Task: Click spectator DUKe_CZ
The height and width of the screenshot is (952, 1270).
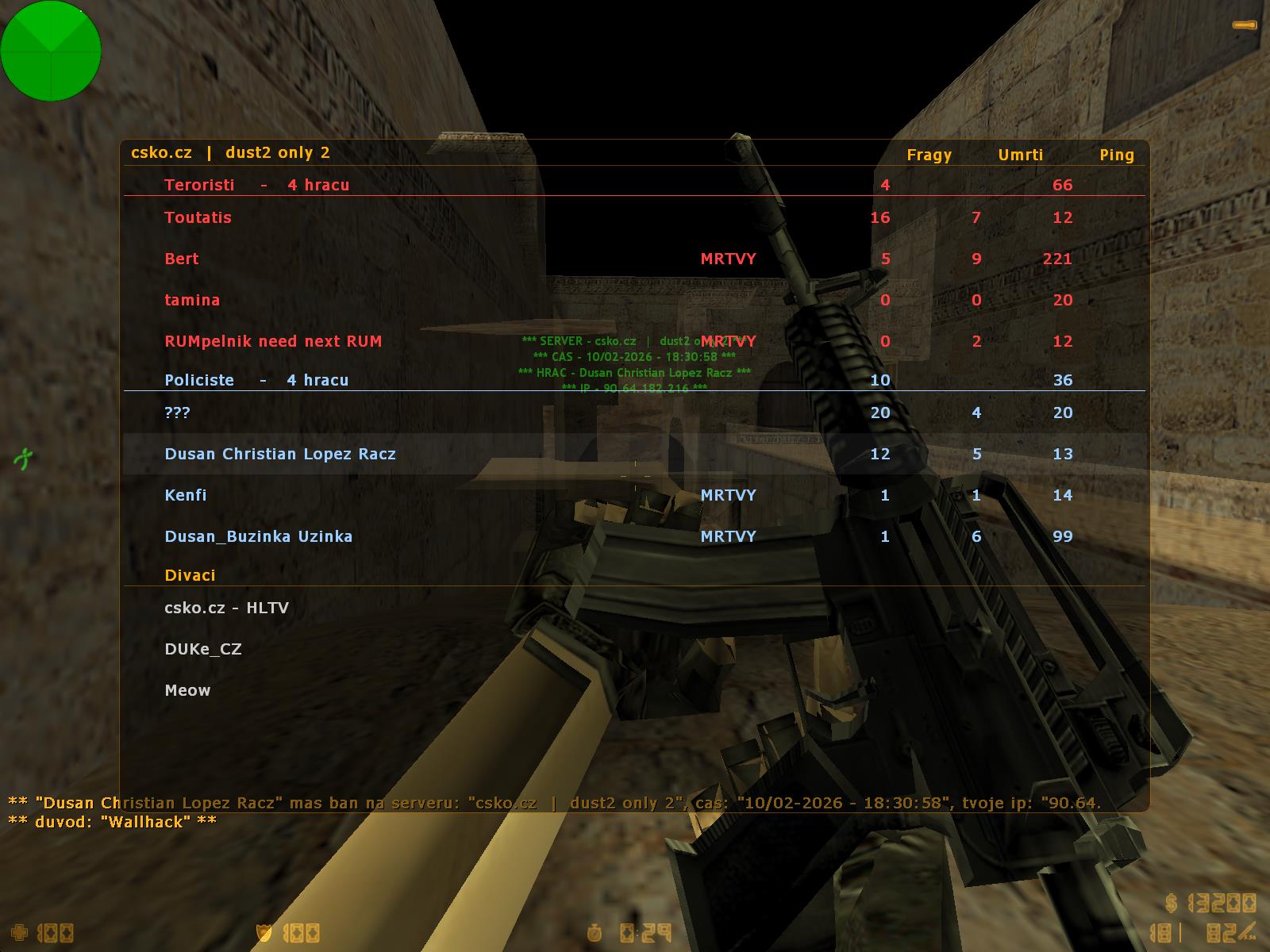Action: pyautogui.click(x=203, y=649)
